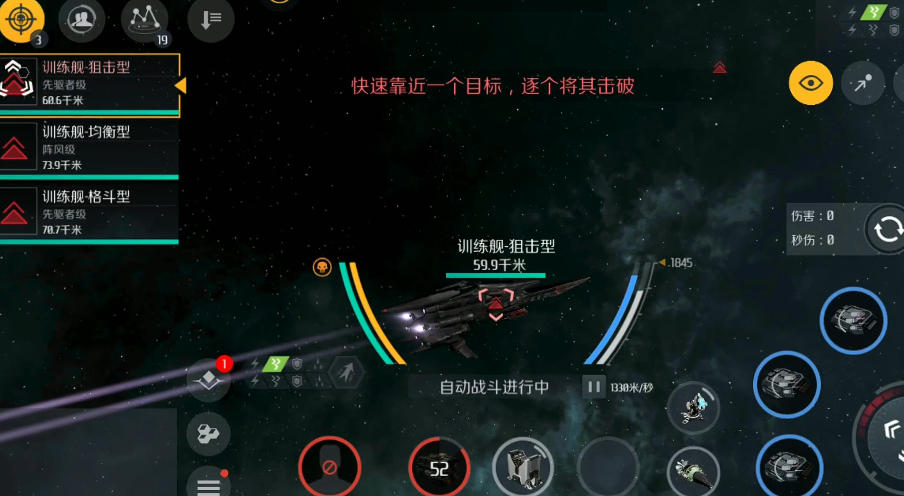Switch to the yellow crosshair targets tab
904x496 pixels.
(x=22, y=20)
